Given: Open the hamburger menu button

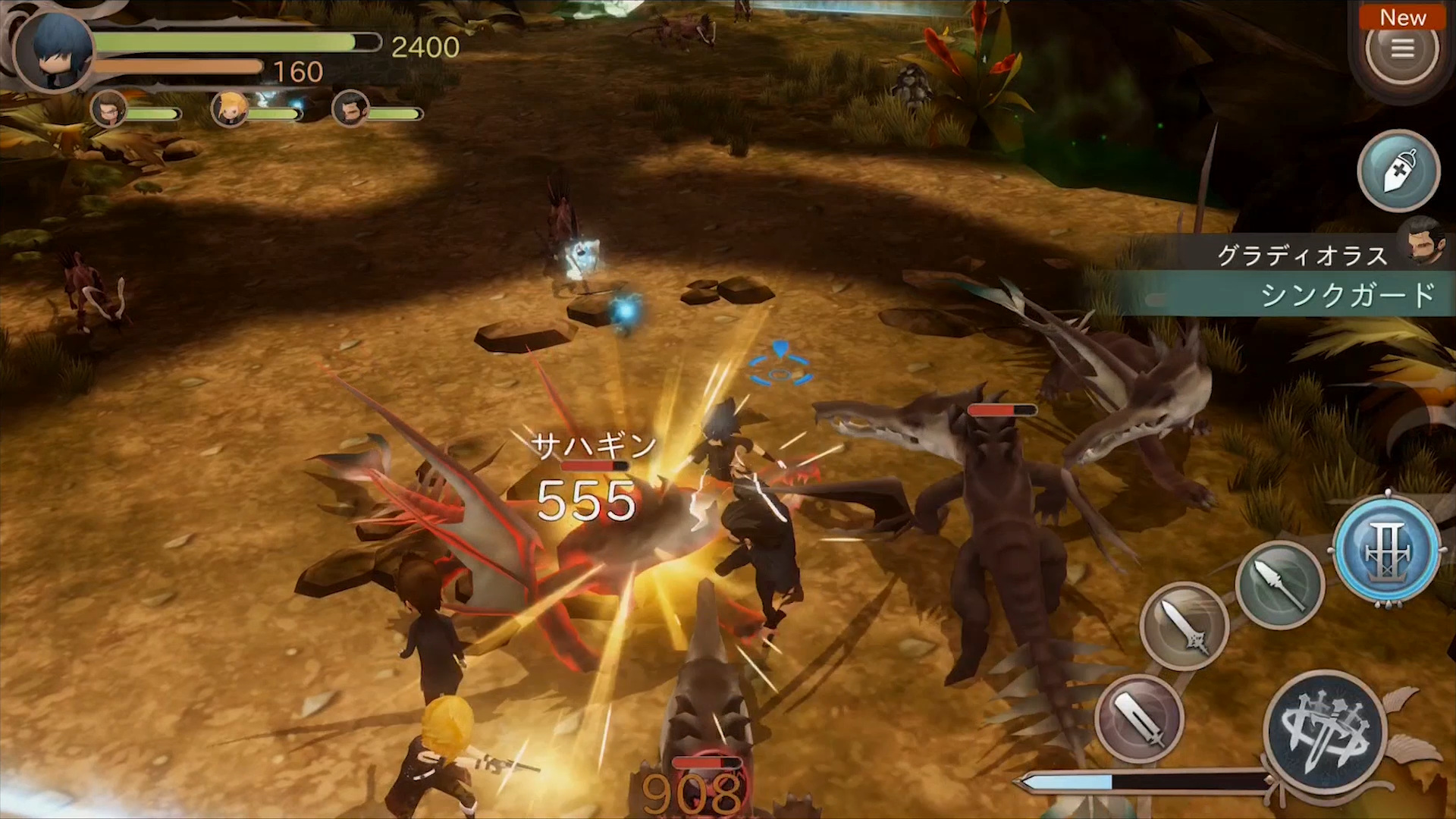Looking at the screenshot, I should 1402,49.
